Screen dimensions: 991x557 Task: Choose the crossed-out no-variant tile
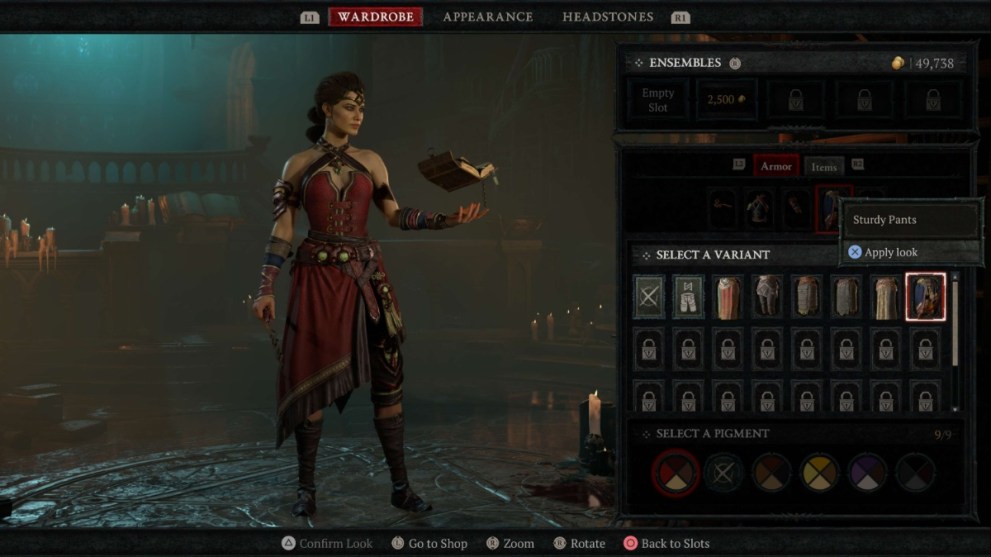pyautogui.click(x=649, y=297)
